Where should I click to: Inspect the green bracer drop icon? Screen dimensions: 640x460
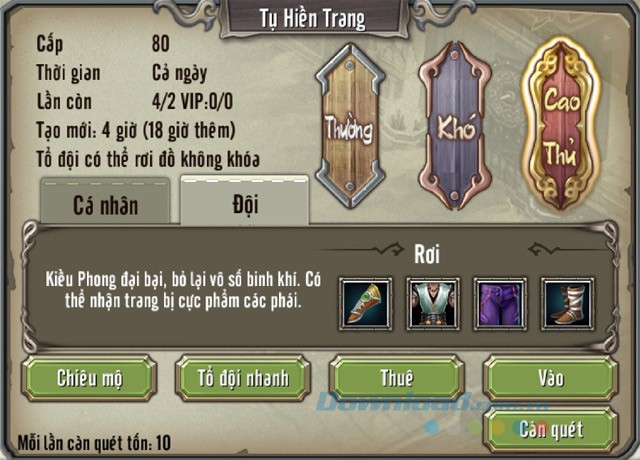pos(365,304)
